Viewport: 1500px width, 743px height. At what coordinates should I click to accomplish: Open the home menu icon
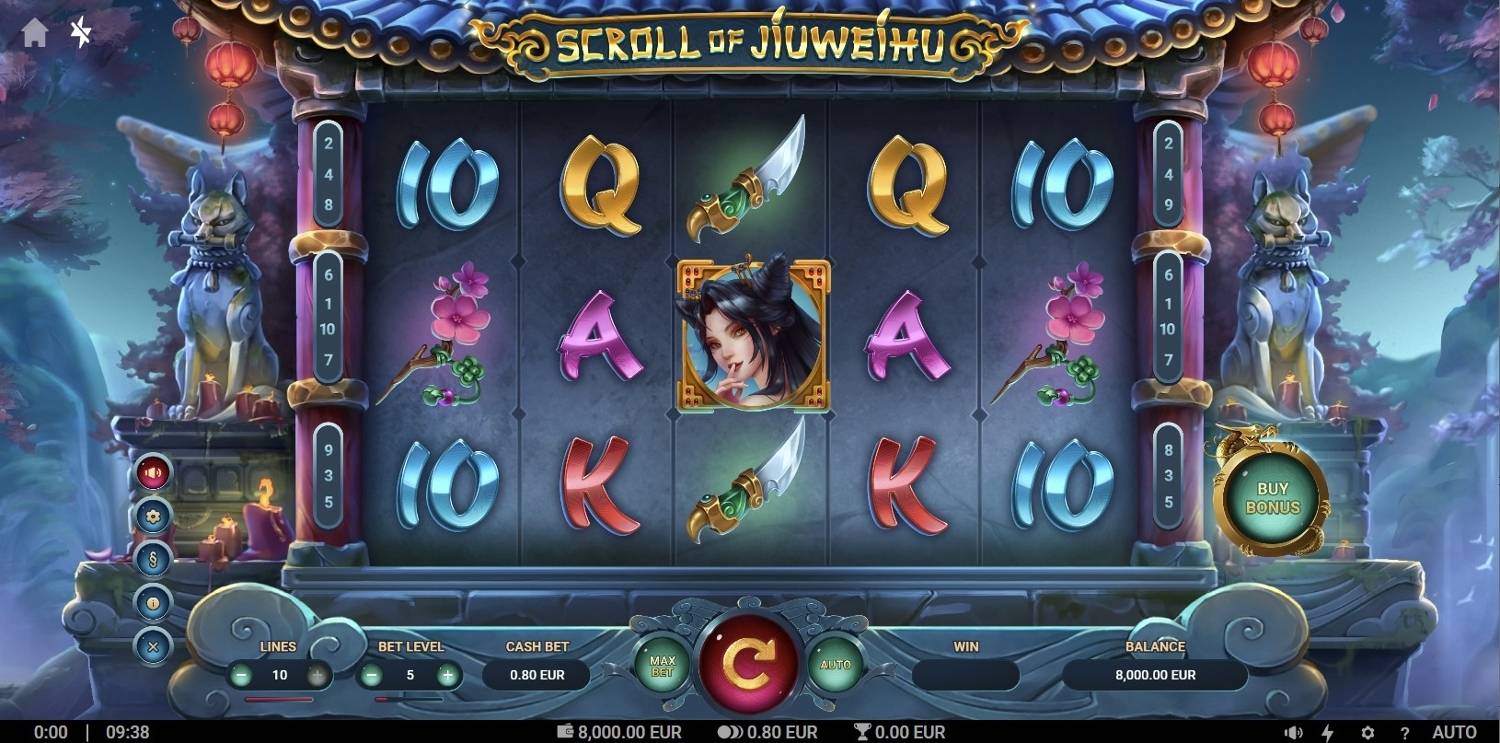coord(37,31)
